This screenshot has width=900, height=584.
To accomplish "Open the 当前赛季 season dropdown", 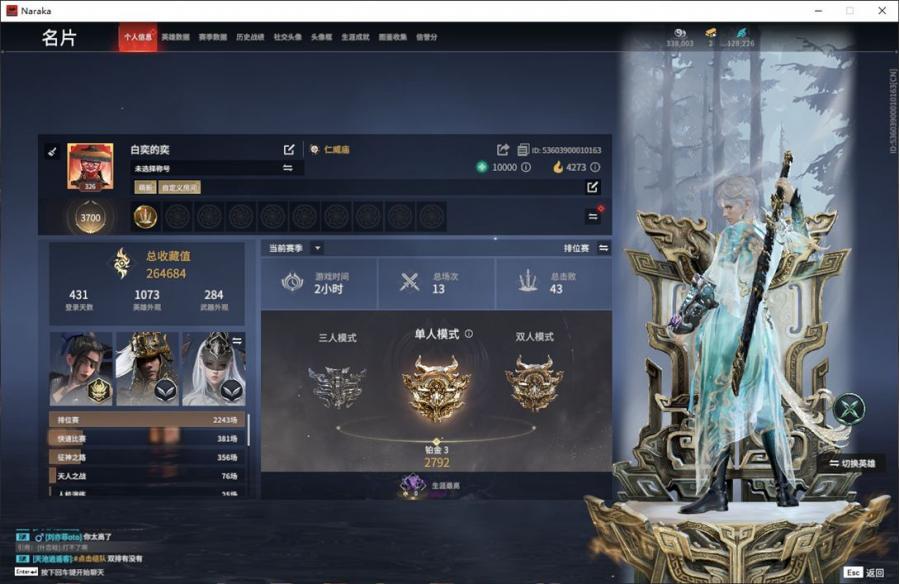I will click(x=317, y=248).
